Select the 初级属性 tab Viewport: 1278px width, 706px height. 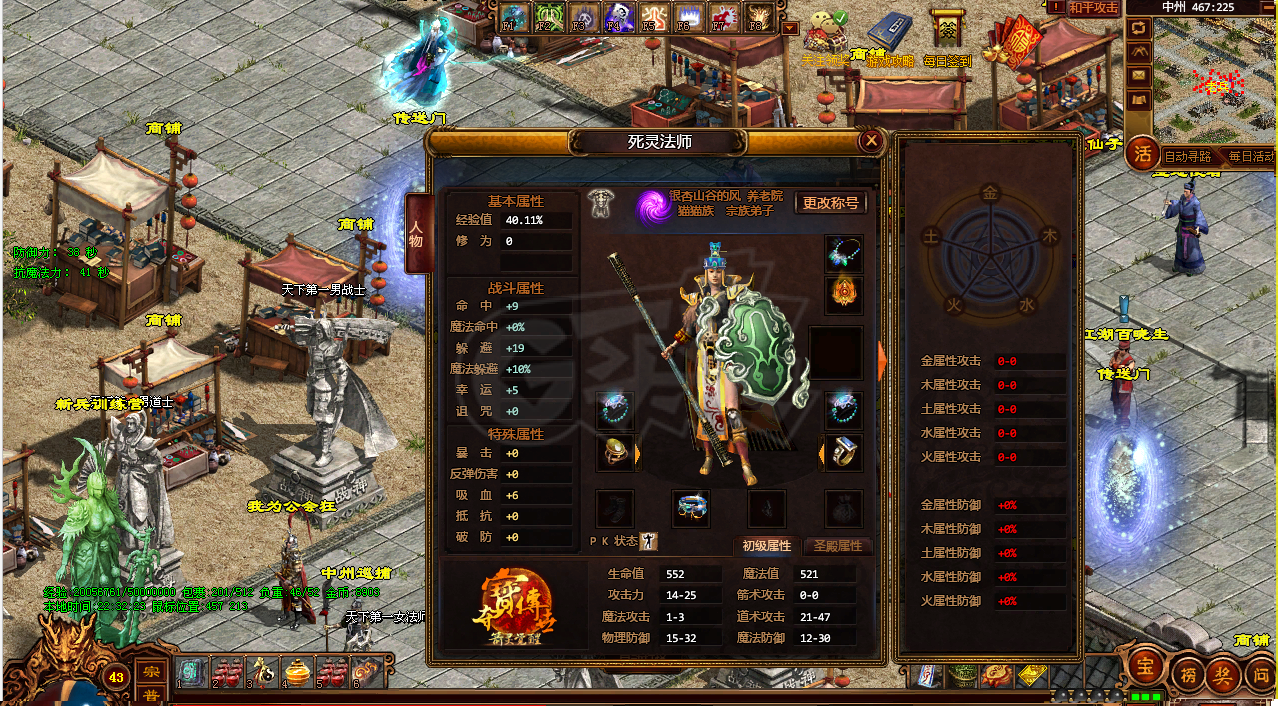coord(766,546)
